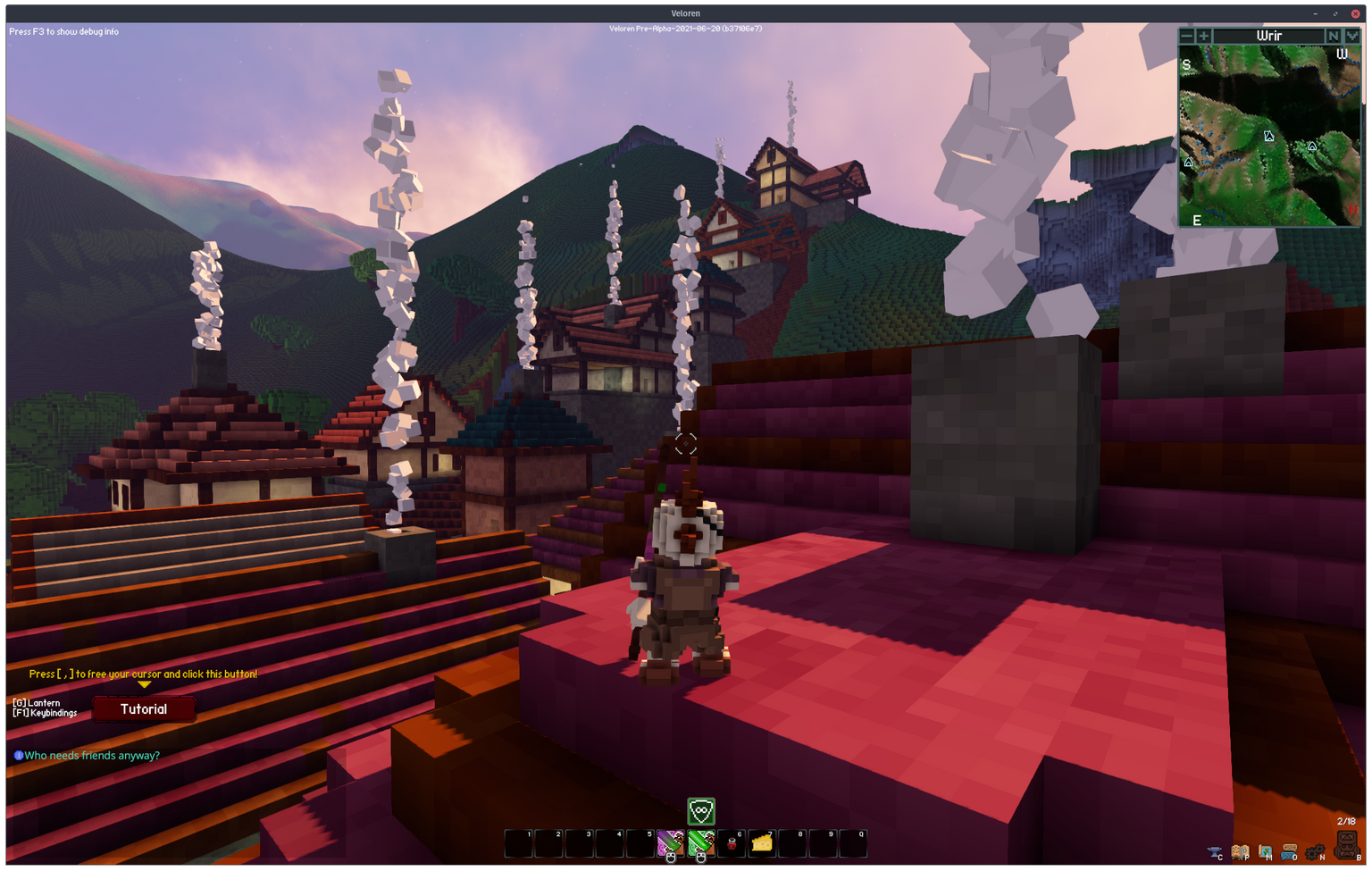Close the Veloren window
1372x871 pixels.
pos(1355,13)
